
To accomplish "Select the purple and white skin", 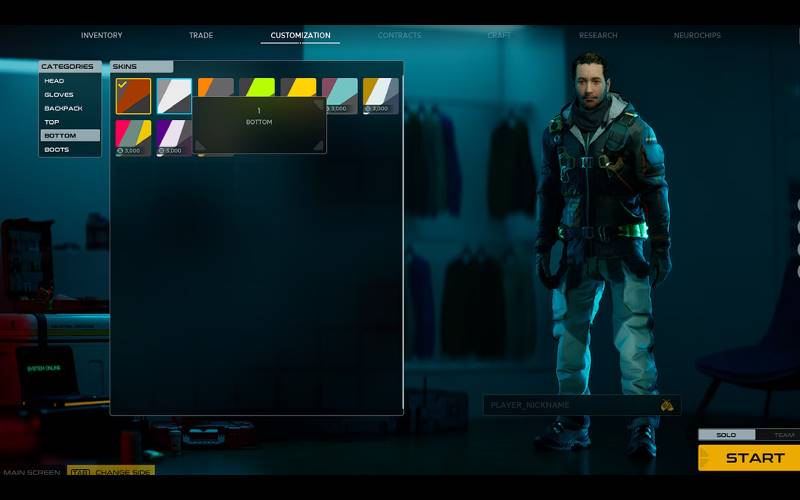I will [174, 137].
